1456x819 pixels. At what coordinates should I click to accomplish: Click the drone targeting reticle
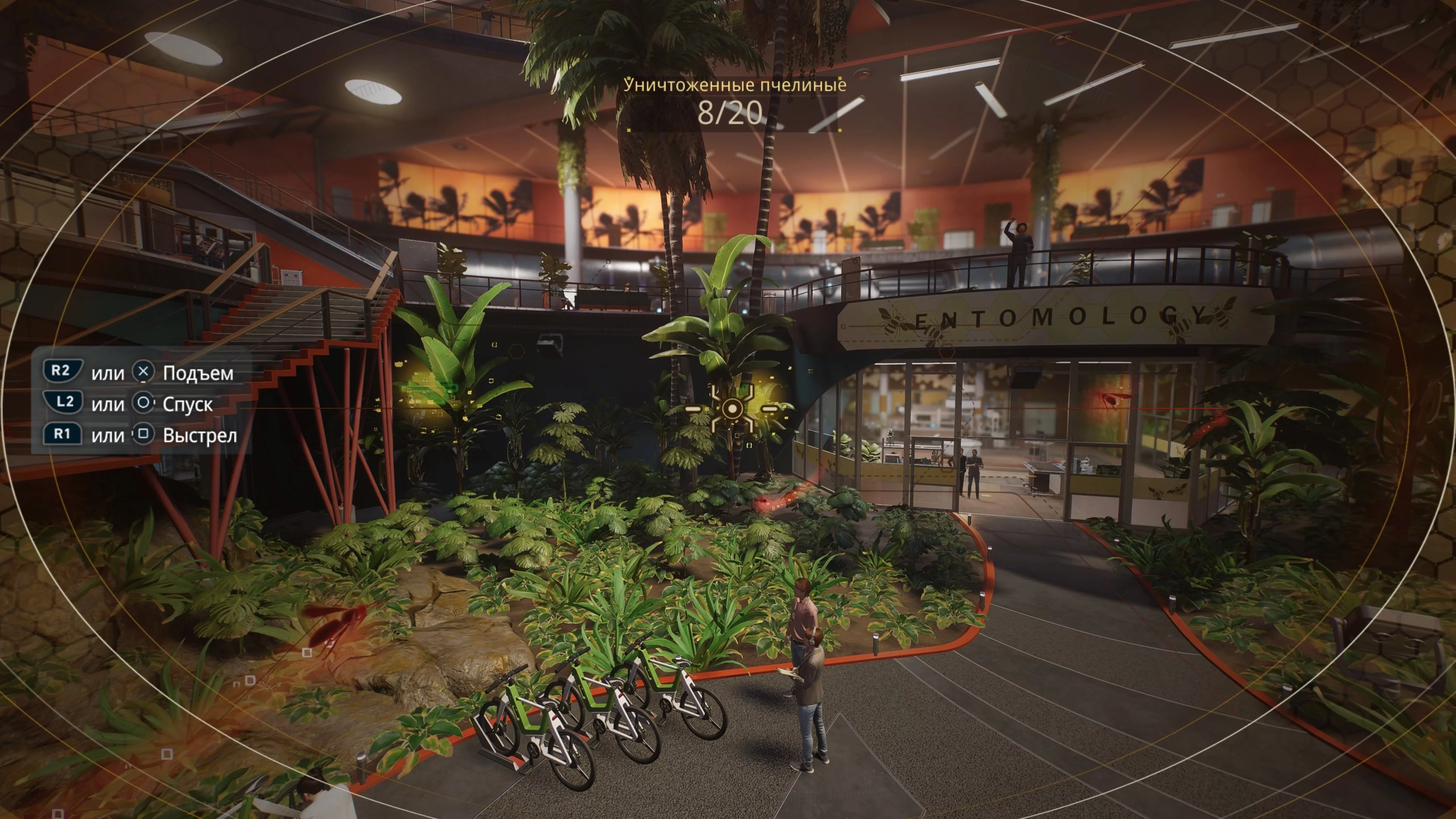pyautogui.click(x=732, y=408)
